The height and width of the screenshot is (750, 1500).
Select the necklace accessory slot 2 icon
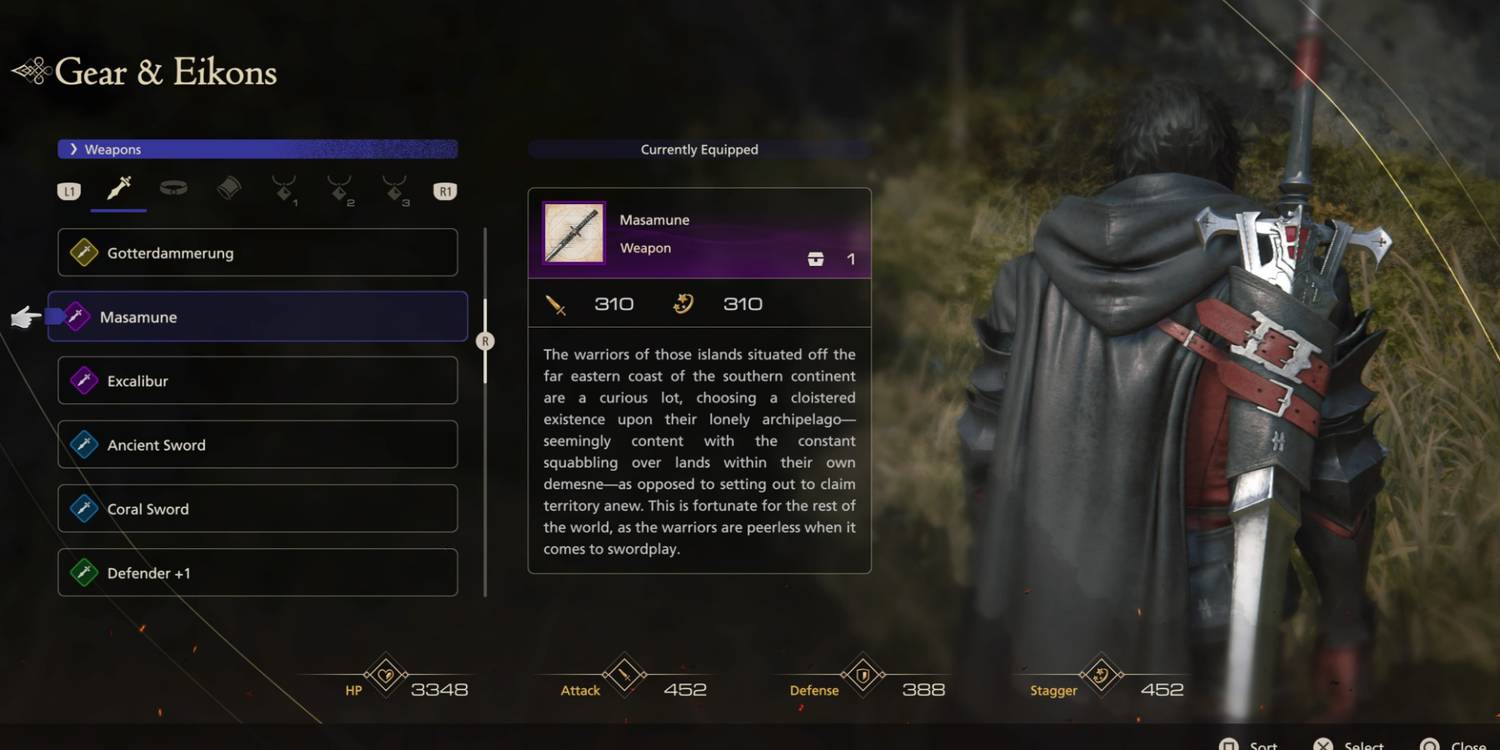click(x=339, y=188)
